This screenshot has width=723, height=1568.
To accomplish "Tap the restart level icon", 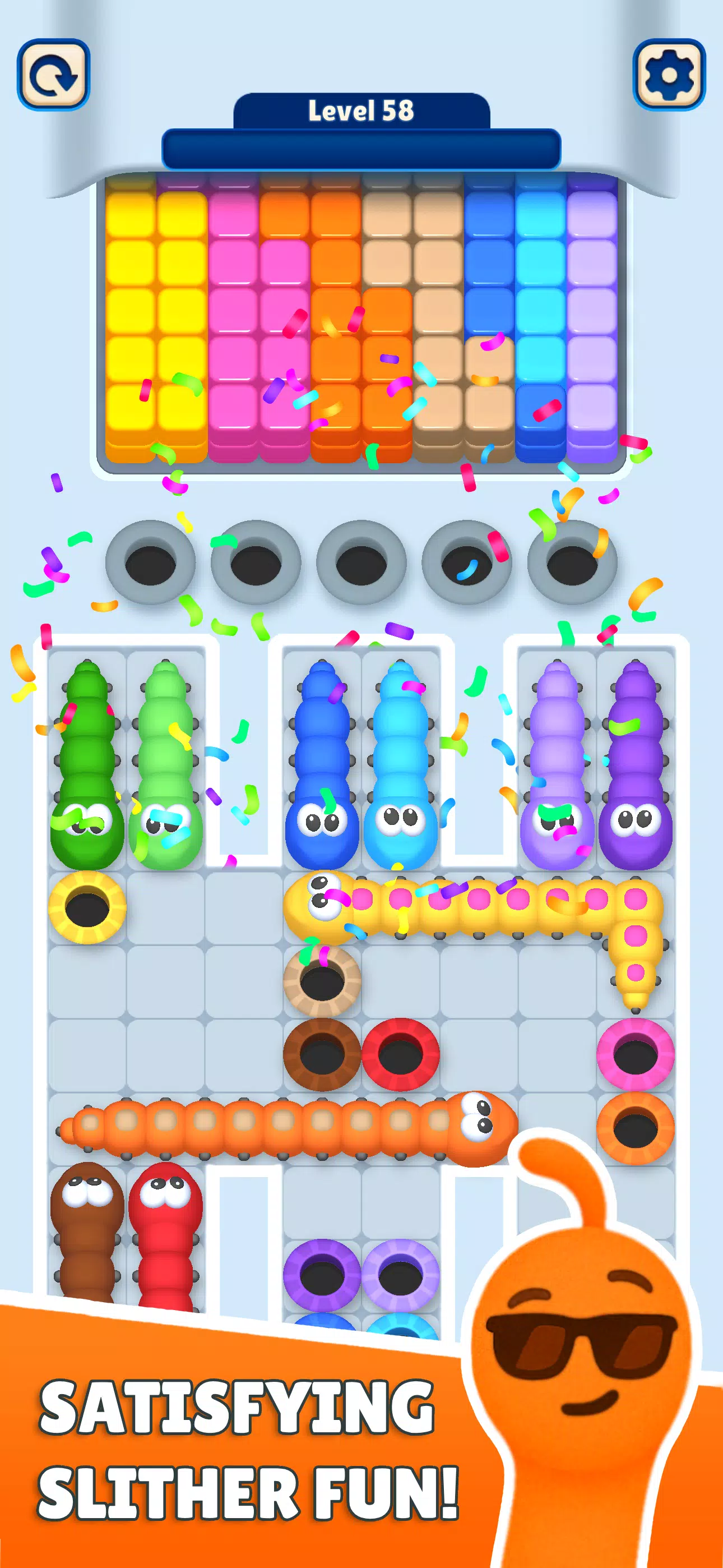I will pos(55,73).
